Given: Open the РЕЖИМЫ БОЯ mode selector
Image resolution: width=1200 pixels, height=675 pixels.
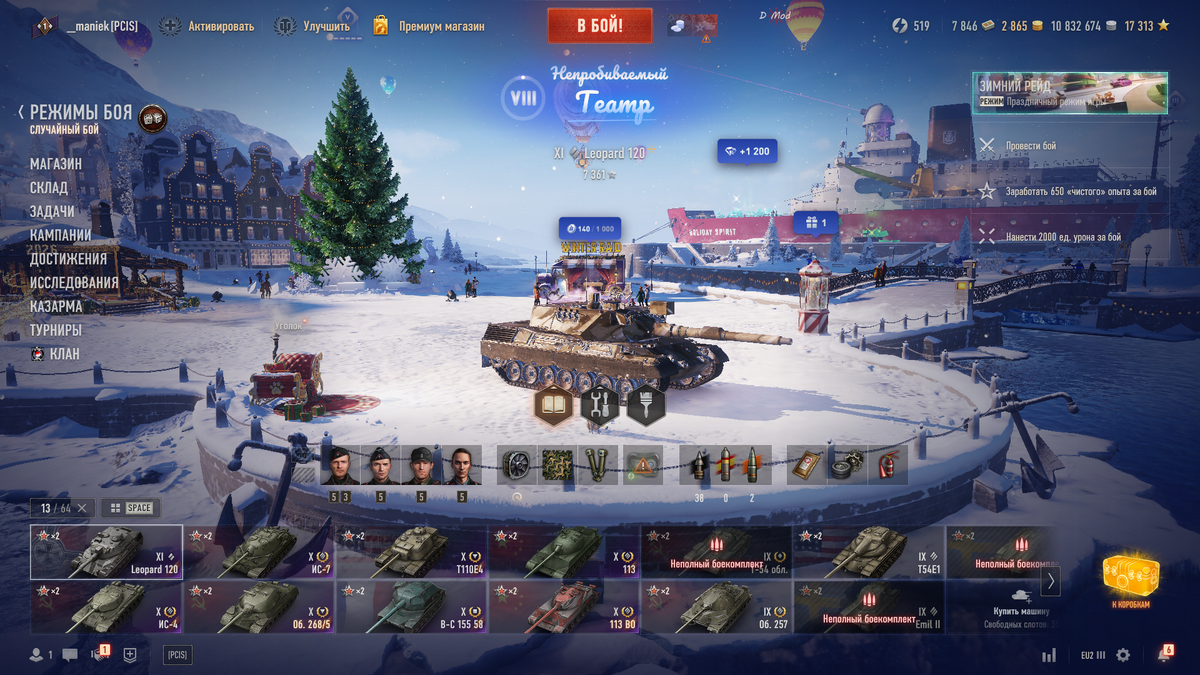Looking at the screenshot, I should (x=80, y=112).
